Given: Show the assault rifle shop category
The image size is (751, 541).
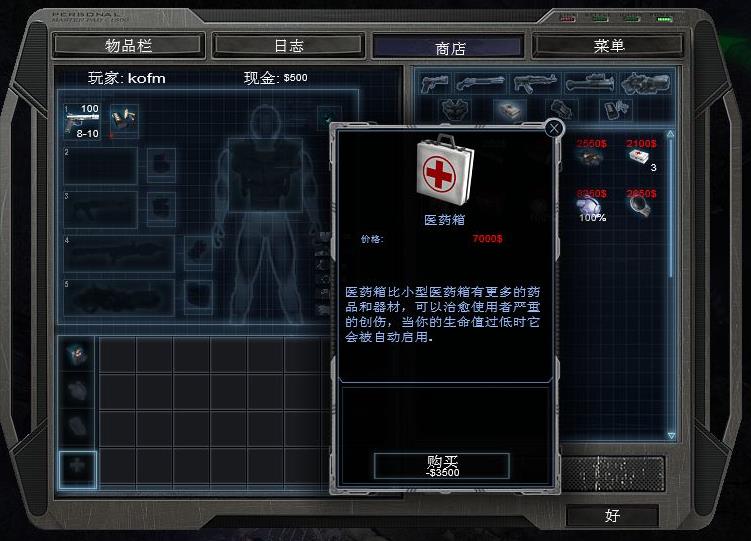Looking at the screenshot, I should [535, 83].
